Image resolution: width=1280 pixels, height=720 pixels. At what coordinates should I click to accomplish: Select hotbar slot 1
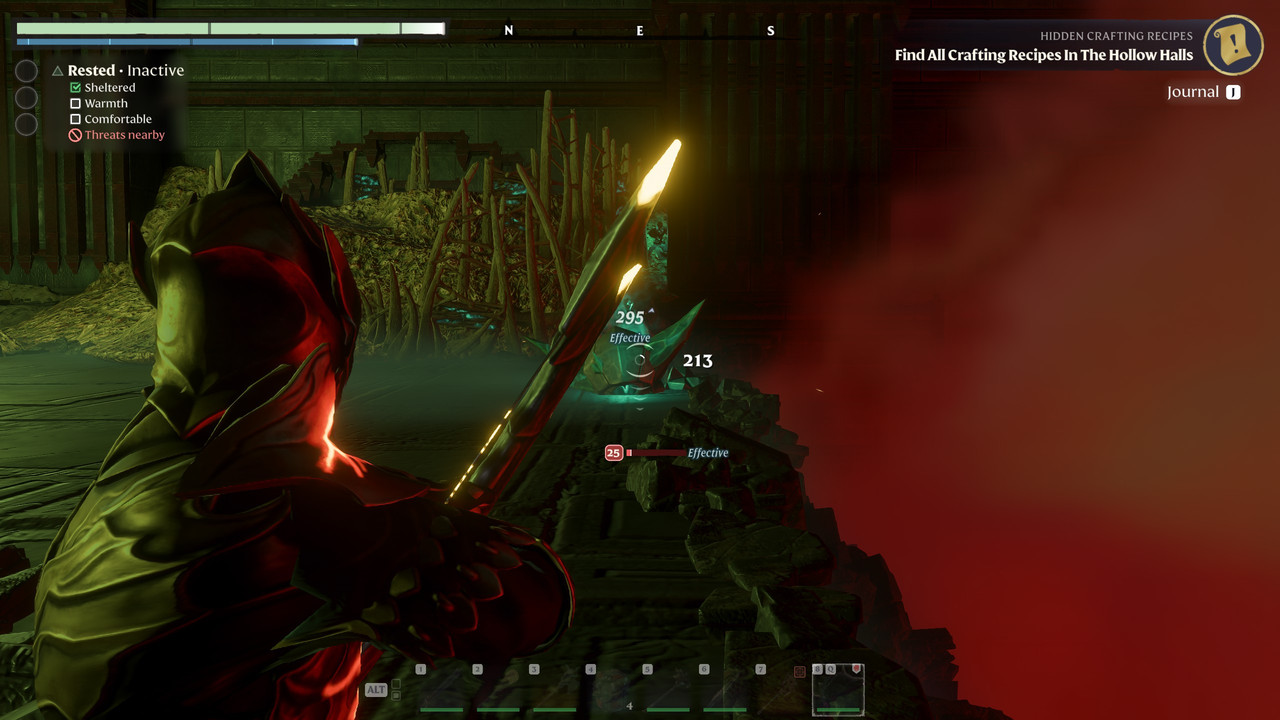tap(440, 690)
